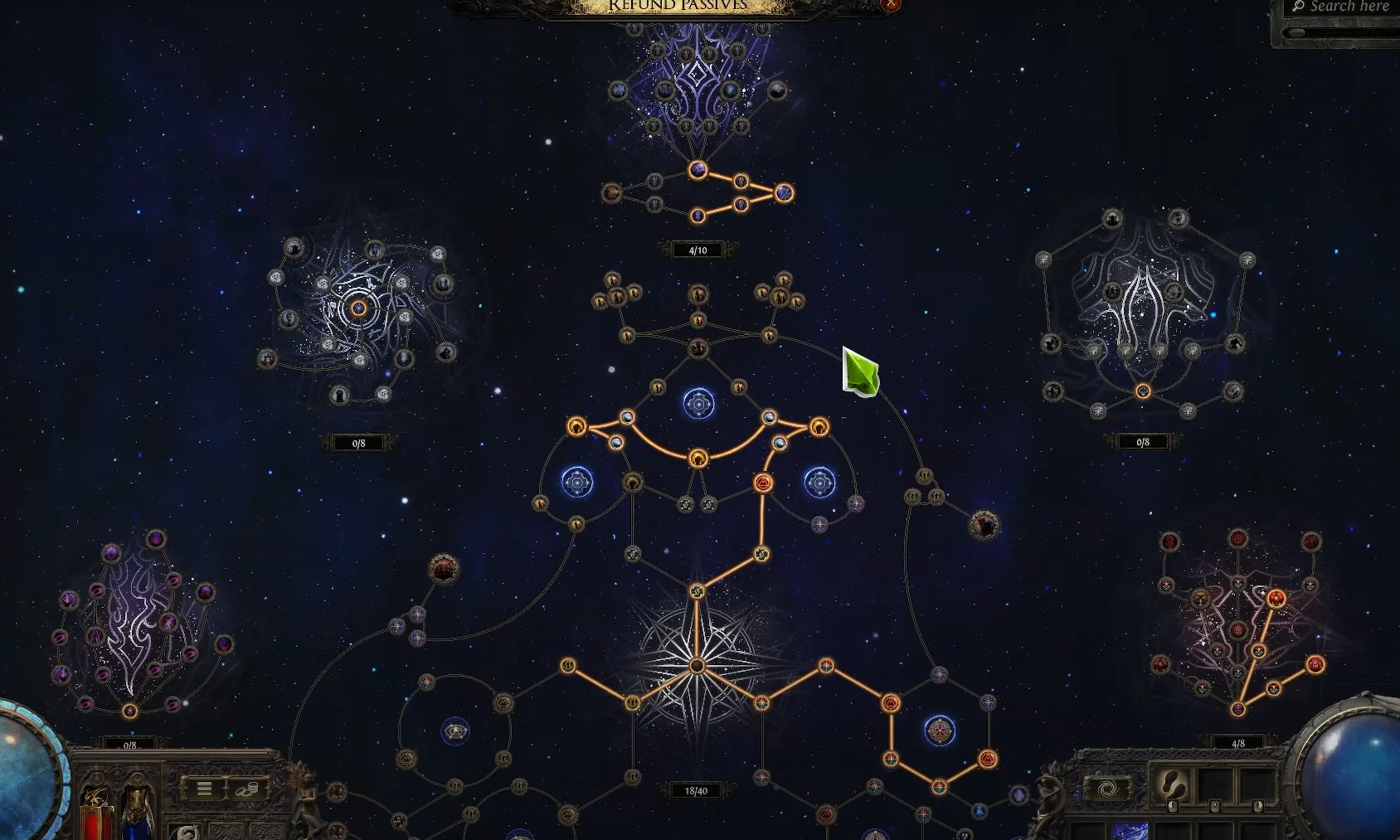Expand the 4/10 points counter banner
Screen dimensions: 1400x840
coord(699,249)
